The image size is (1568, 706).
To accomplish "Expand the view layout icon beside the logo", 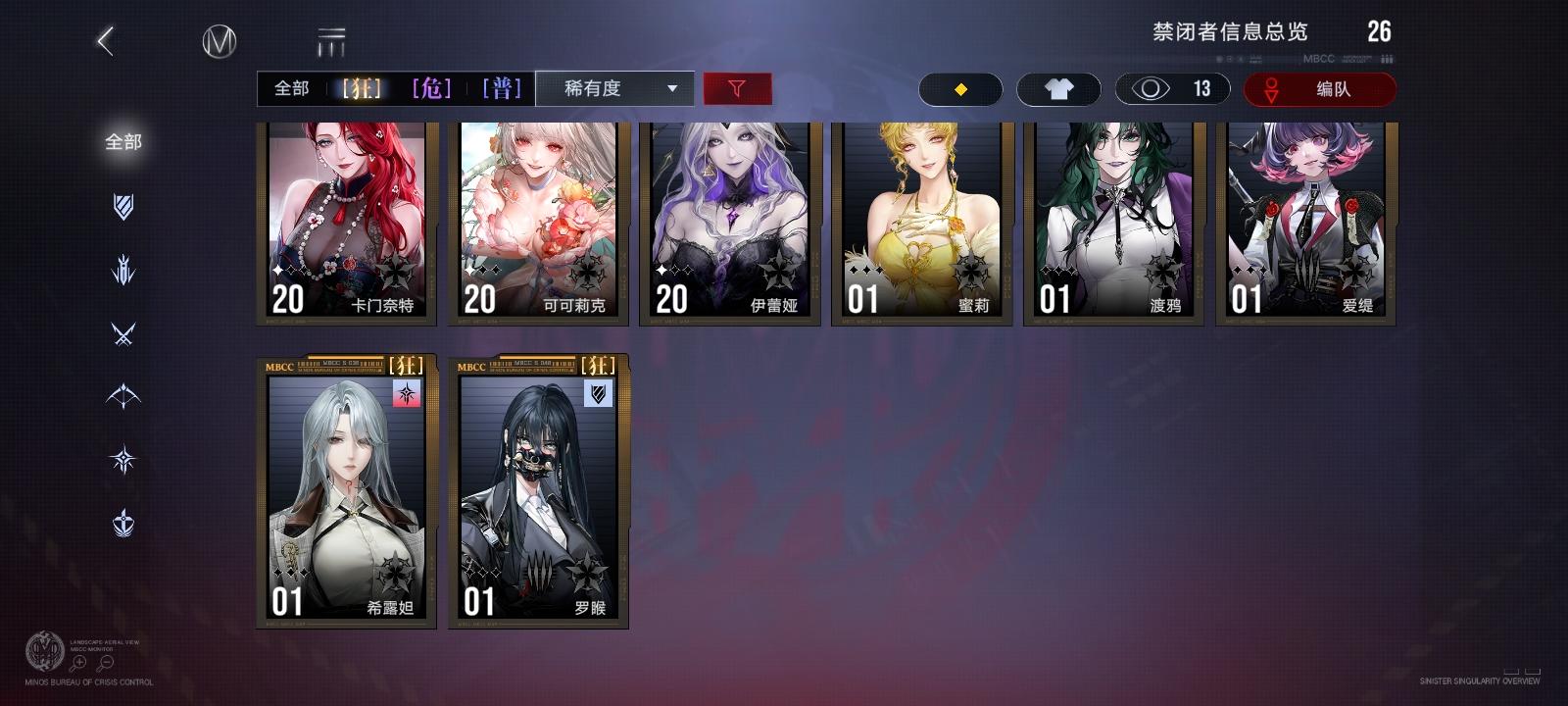I will (x=332, y=41).
